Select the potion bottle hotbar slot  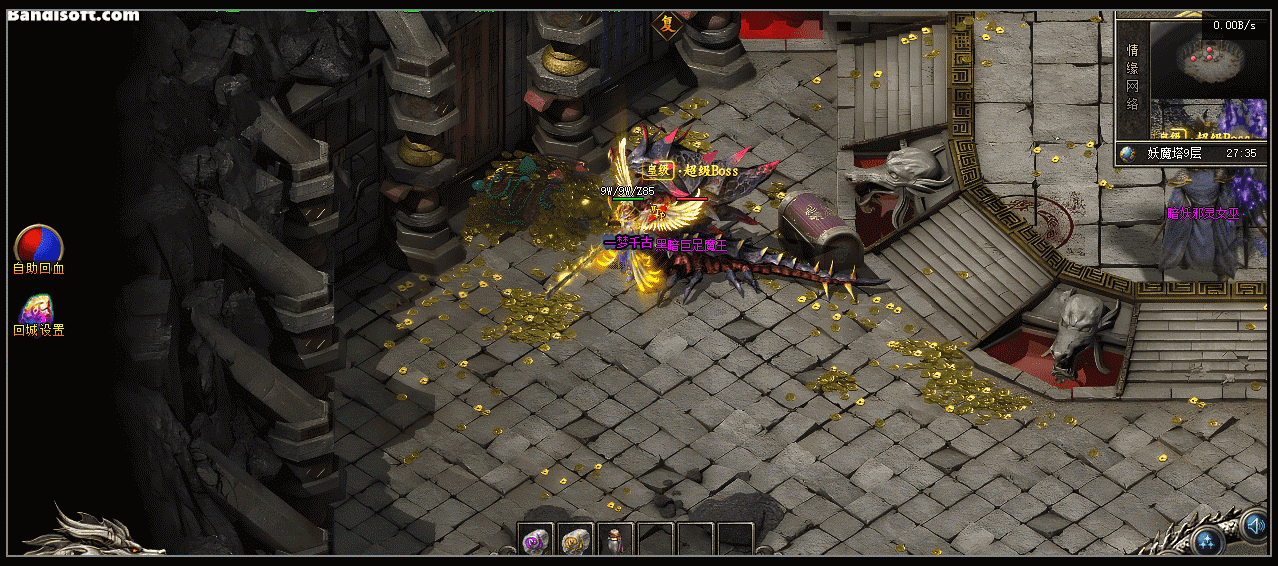pyautogui.click(x=615, y=541)
